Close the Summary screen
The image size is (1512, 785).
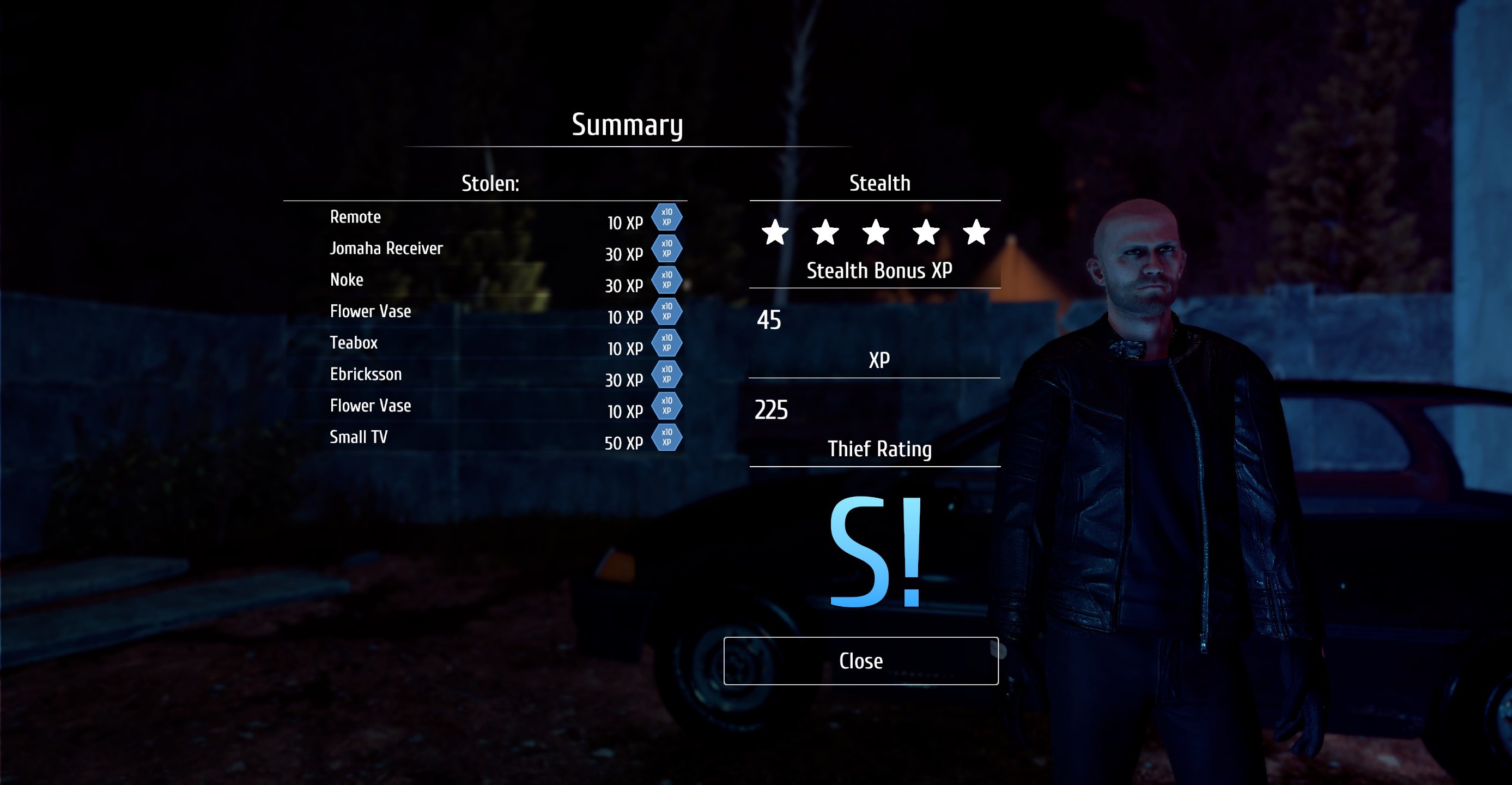[860, 661]
